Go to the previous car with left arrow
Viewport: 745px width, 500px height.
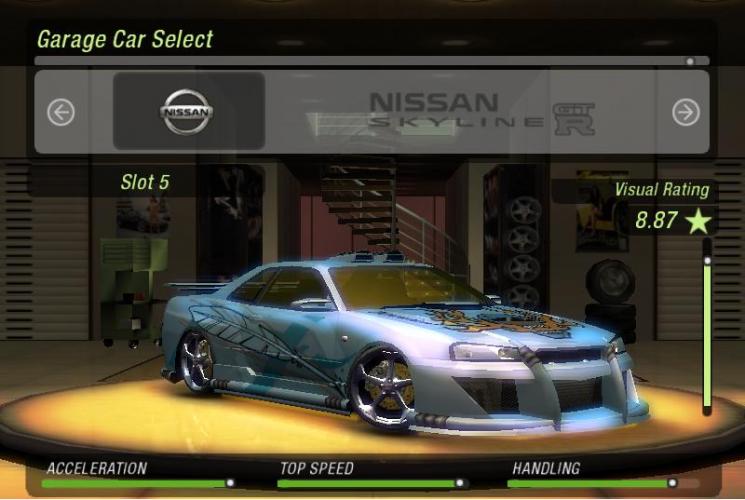(61, 112)
